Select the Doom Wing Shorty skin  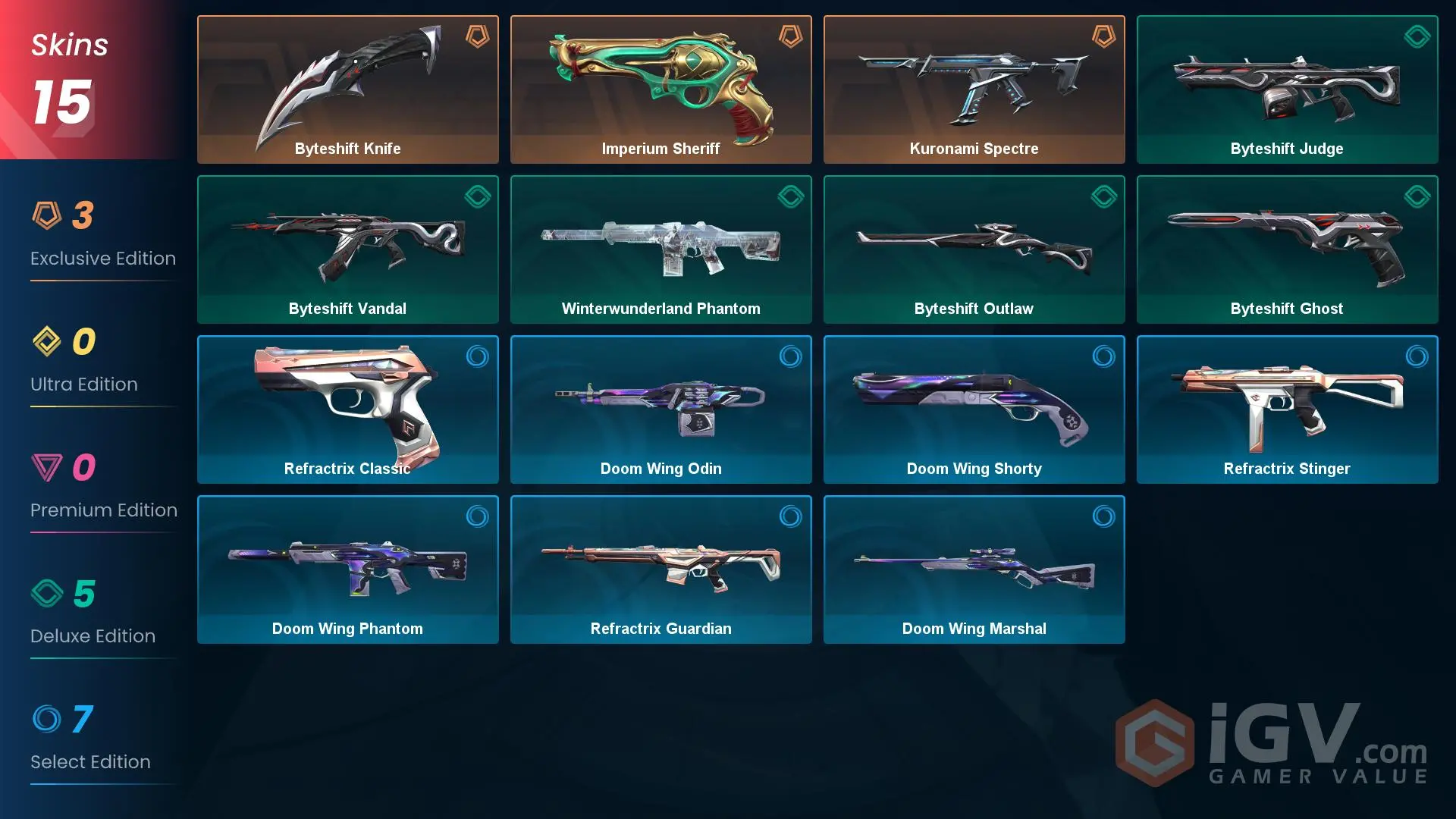(x=974, y=409)
